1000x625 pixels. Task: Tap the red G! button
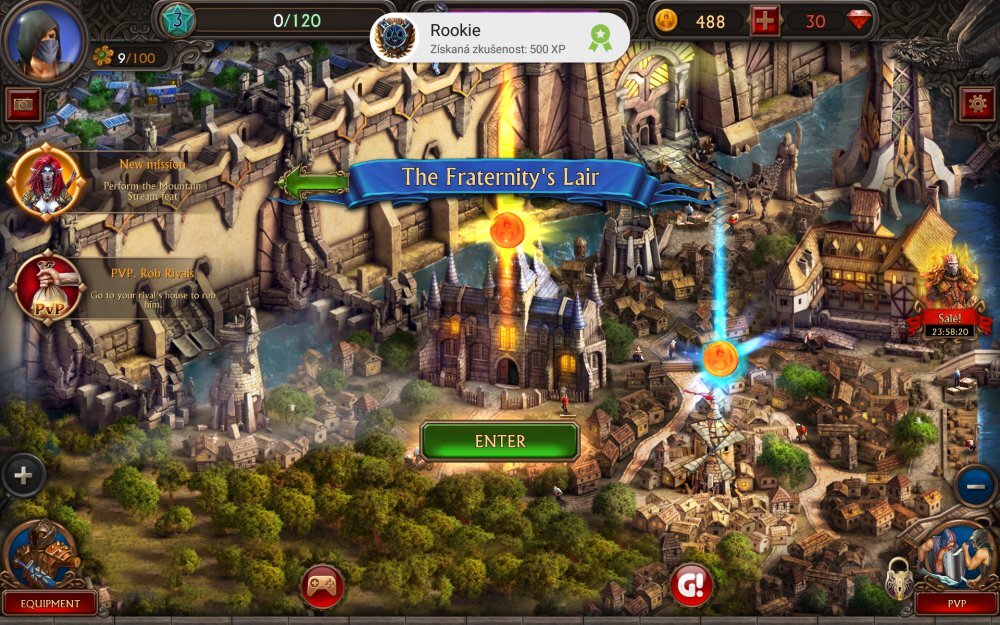pyautogui.click(x=691, y=585)
